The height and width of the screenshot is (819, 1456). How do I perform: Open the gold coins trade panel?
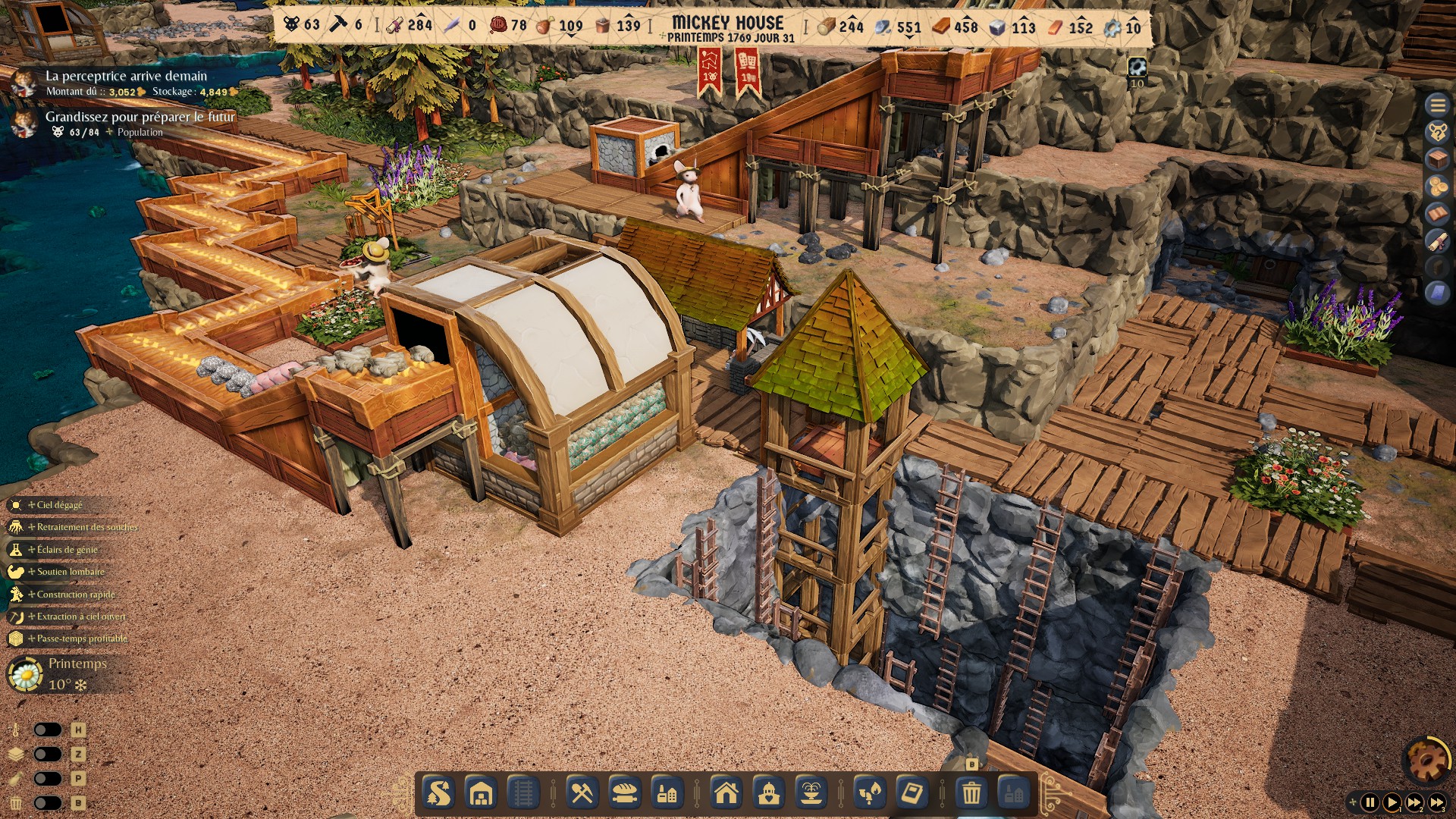tap(1437, 187)
